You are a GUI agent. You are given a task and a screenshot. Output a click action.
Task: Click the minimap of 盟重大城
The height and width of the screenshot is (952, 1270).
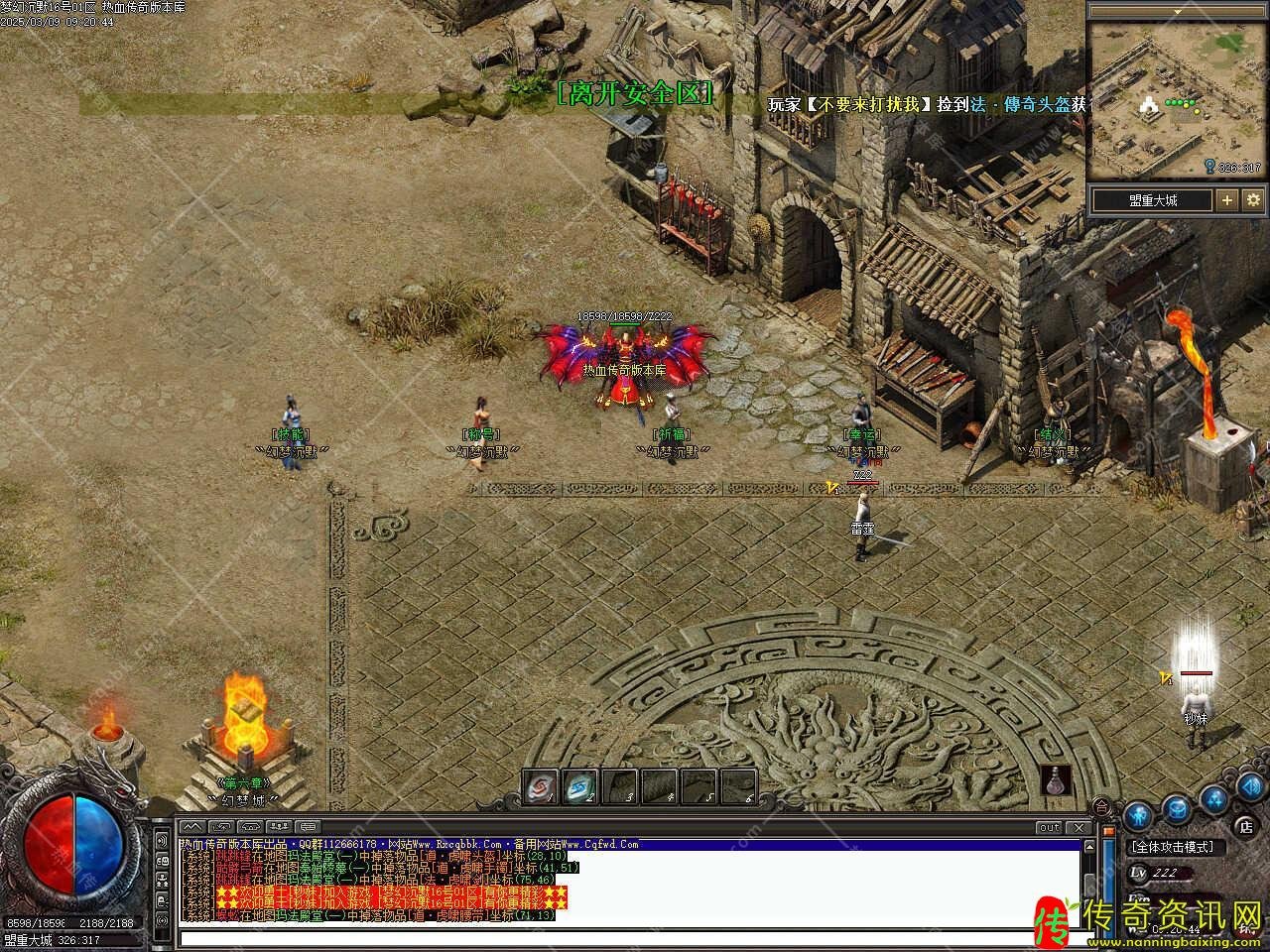tap(1177, 99)
